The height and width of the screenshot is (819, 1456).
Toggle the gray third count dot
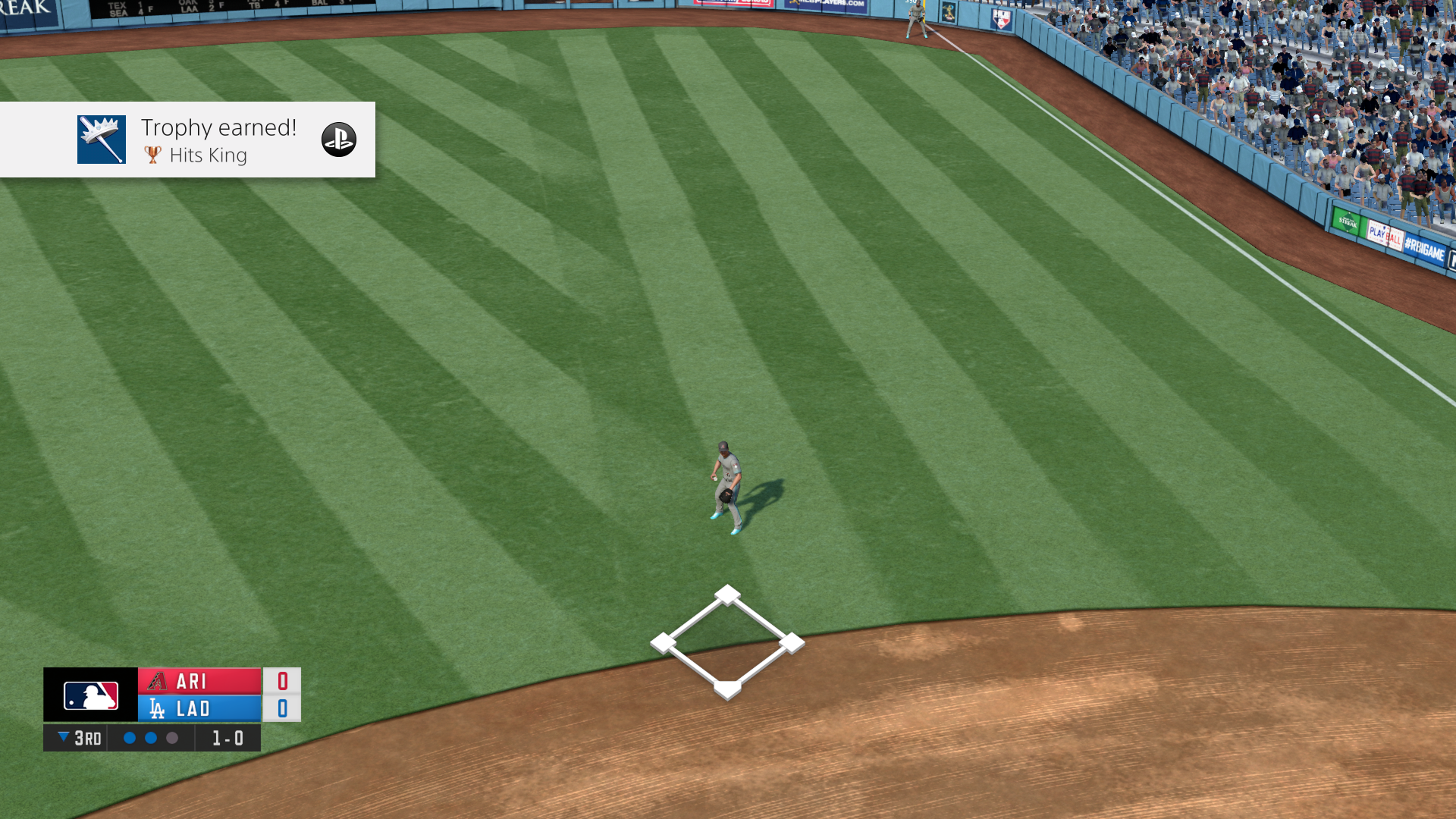tap(171, 737)
